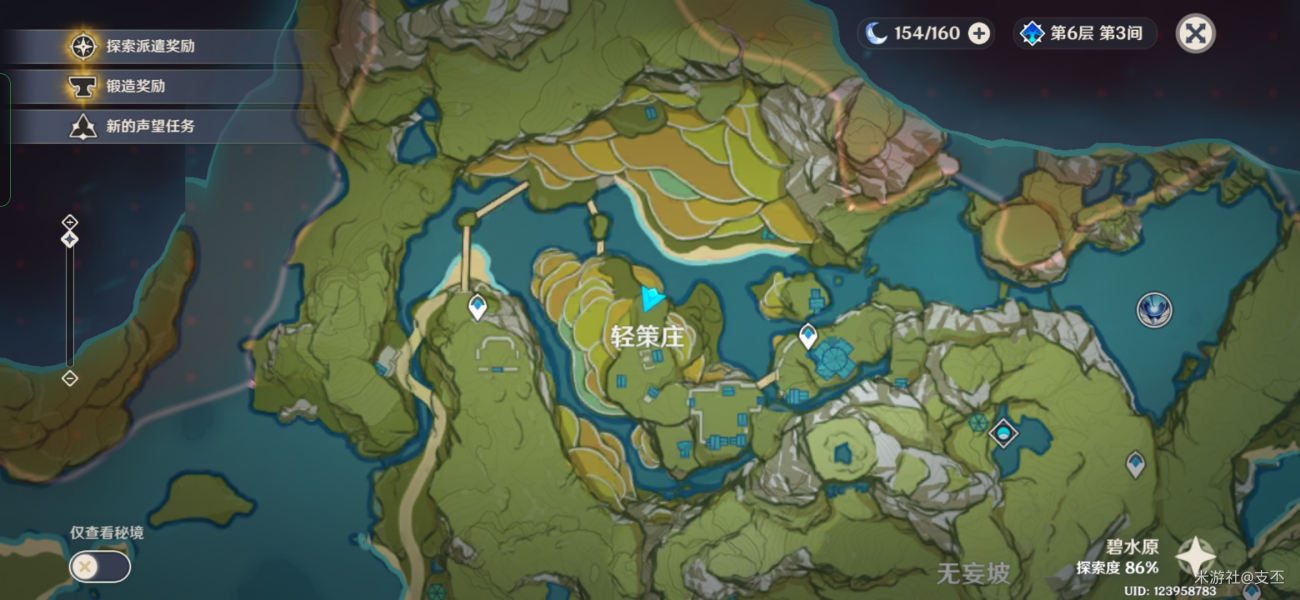Toggle the 仅查看秘境 domains-only switch
This screenshot has width=1300, height=600.
(99, 567)
